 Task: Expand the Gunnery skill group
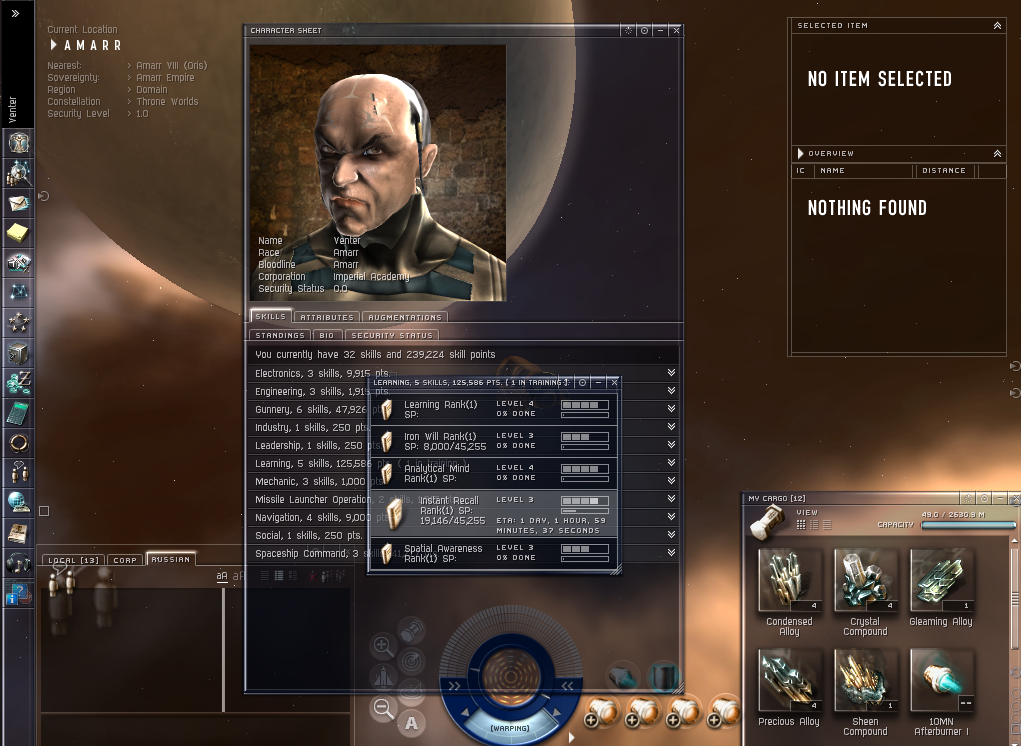coord(671,409)
